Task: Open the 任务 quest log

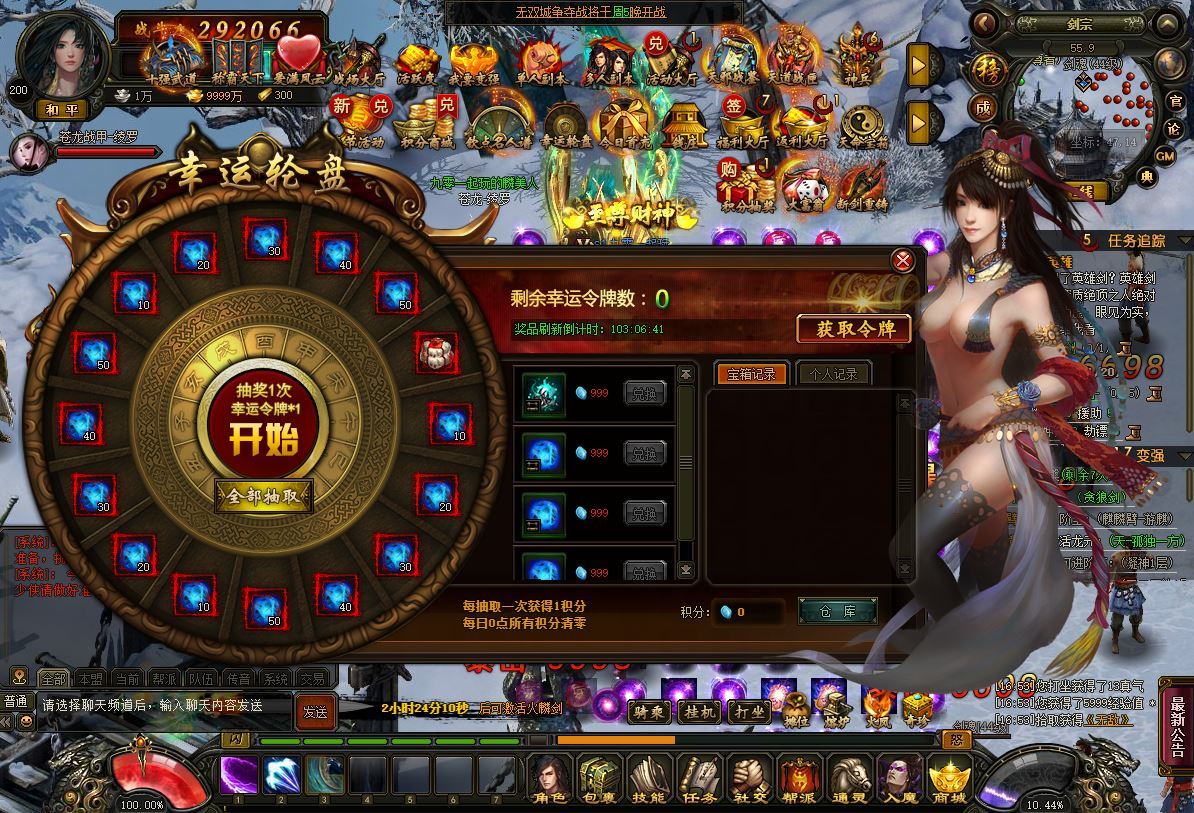Action: (x=698, y=780)
